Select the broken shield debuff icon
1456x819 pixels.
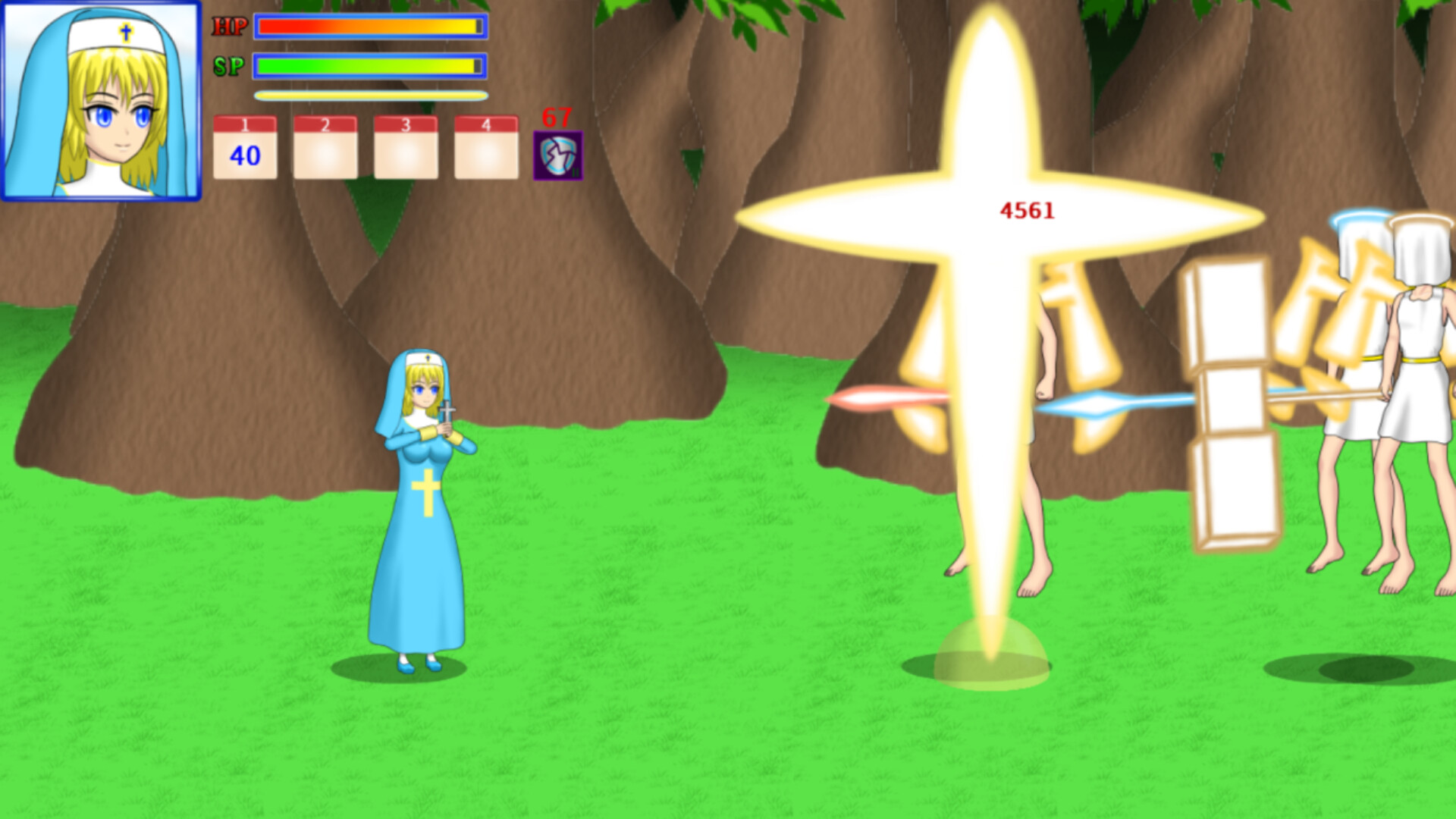[x=557, y=157]
